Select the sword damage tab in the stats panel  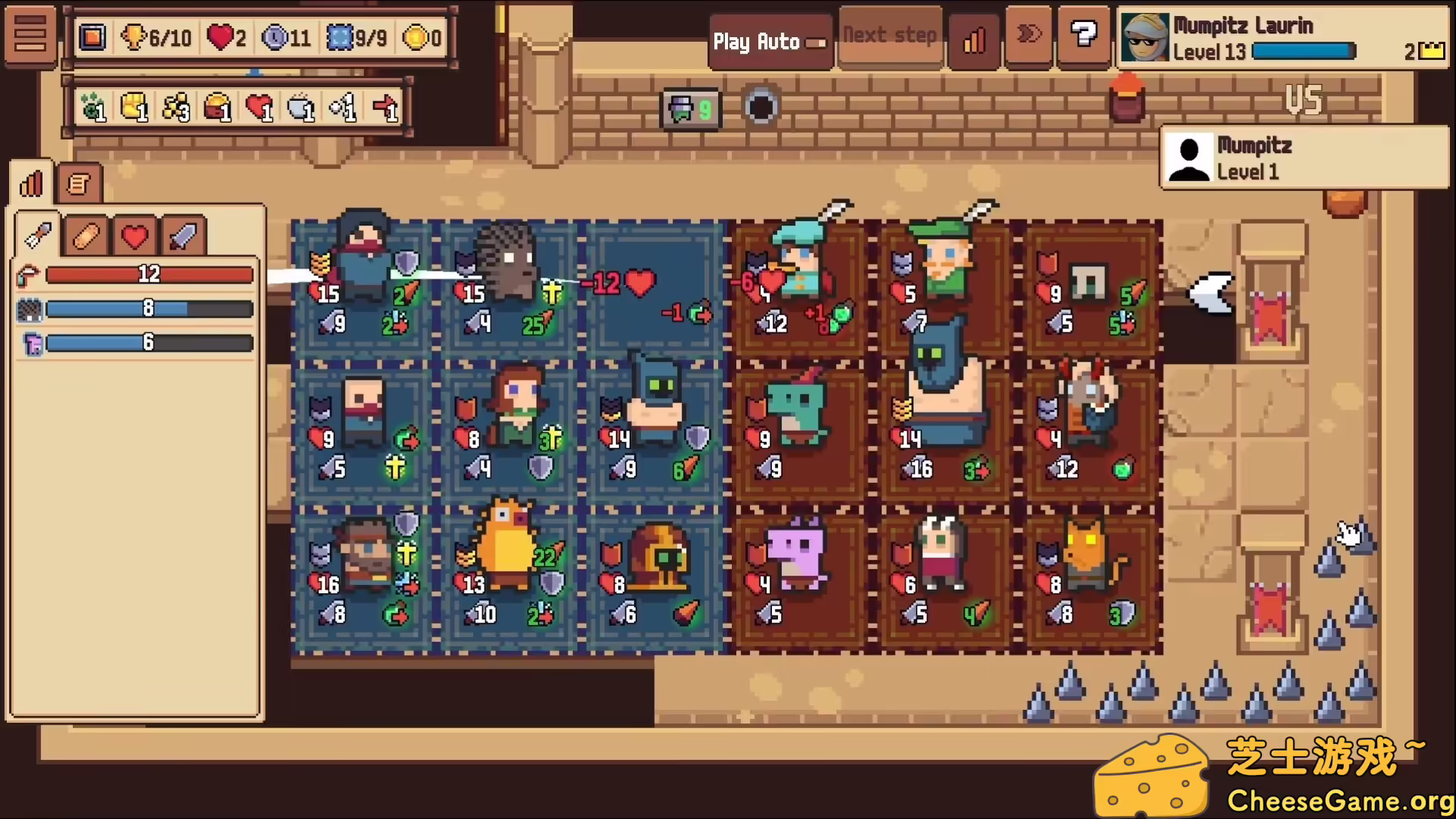182,235
